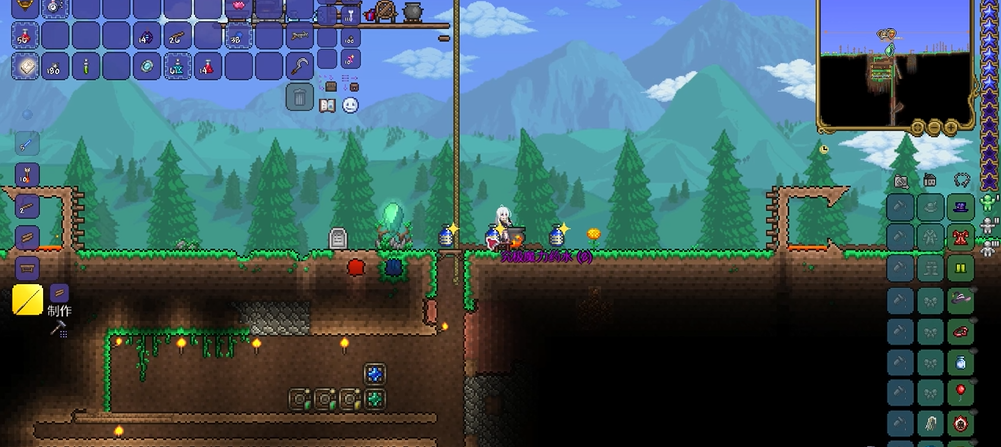Craft the selected yellow-highlighted item
Image resolution: width=1001 pixels, height=447 pixels.
pyautogui.click(x=27, y=299)
